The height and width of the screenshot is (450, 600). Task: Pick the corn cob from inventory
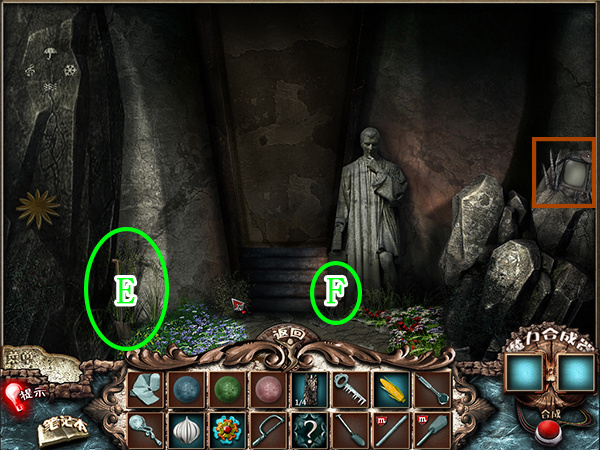pos(390,387)
